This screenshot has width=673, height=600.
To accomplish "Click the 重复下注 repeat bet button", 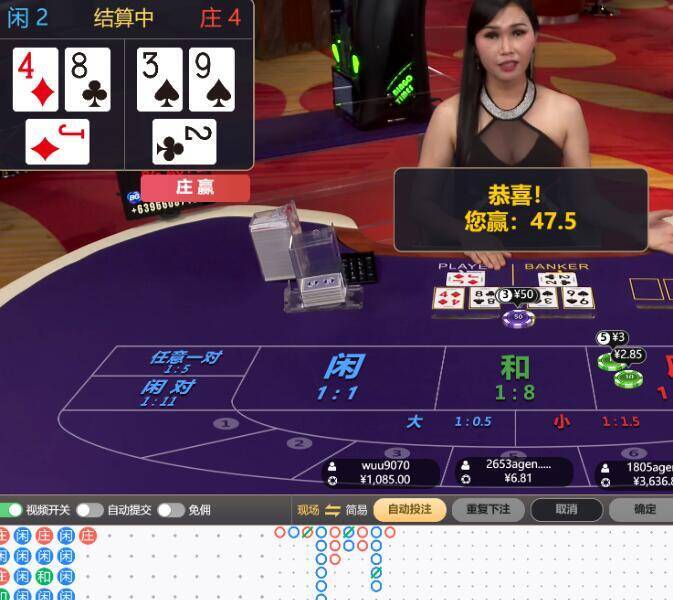I will click(488, 510).
